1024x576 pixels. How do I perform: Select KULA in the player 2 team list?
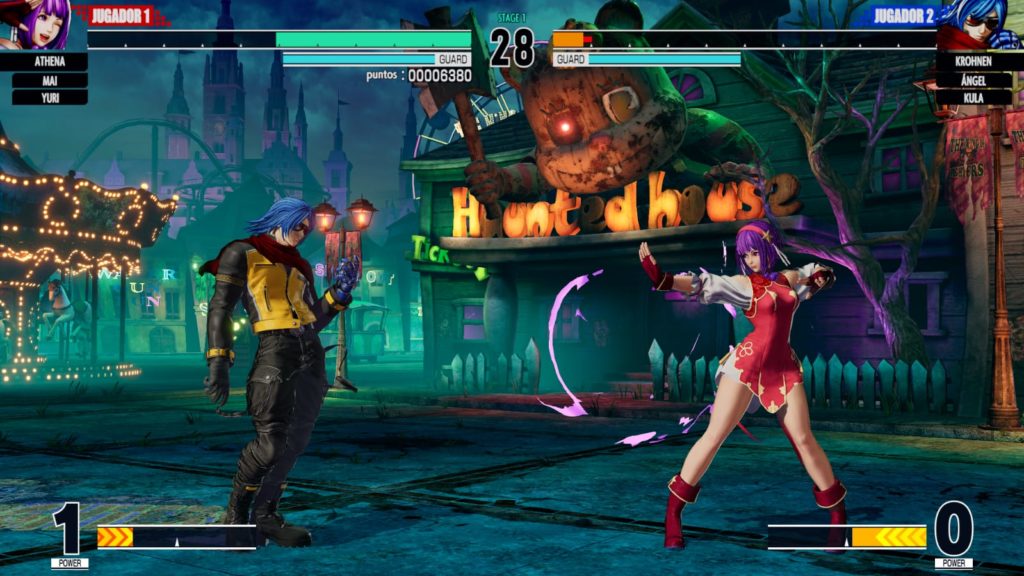pos(974,98)
